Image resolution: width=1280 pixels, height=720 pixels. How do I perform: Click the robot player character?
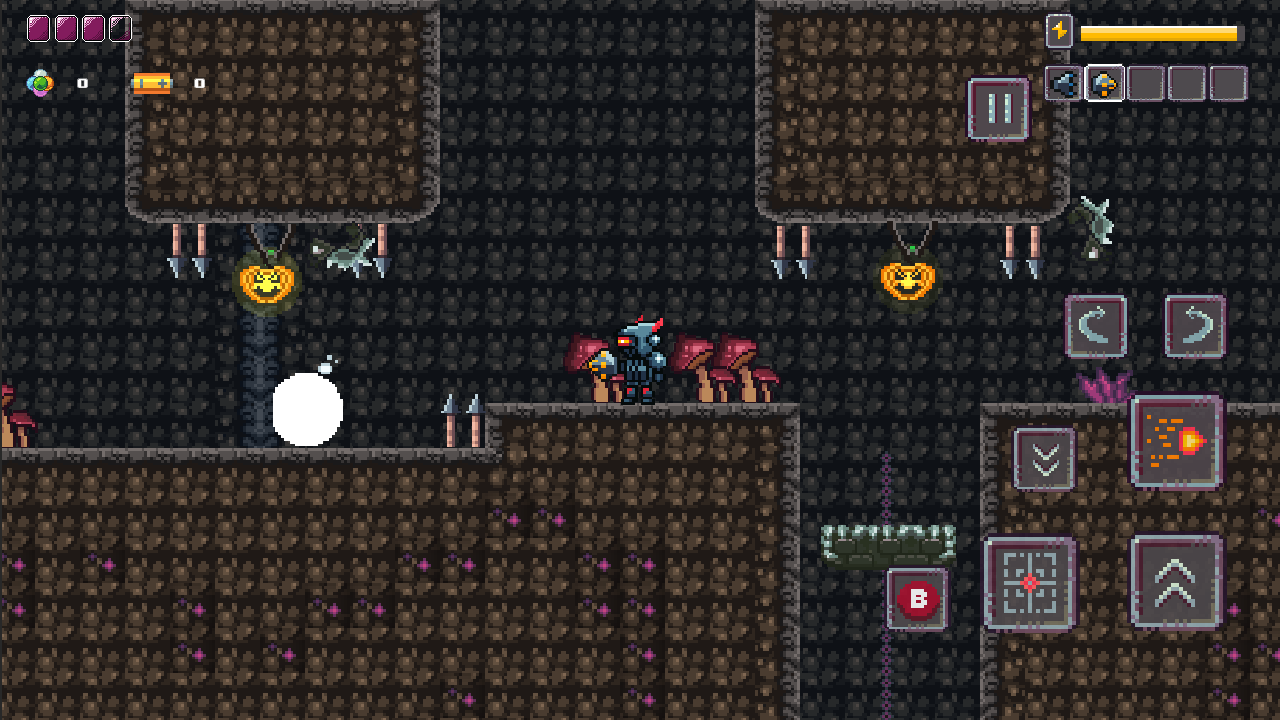pyautogui.click(x=638, y=360)
